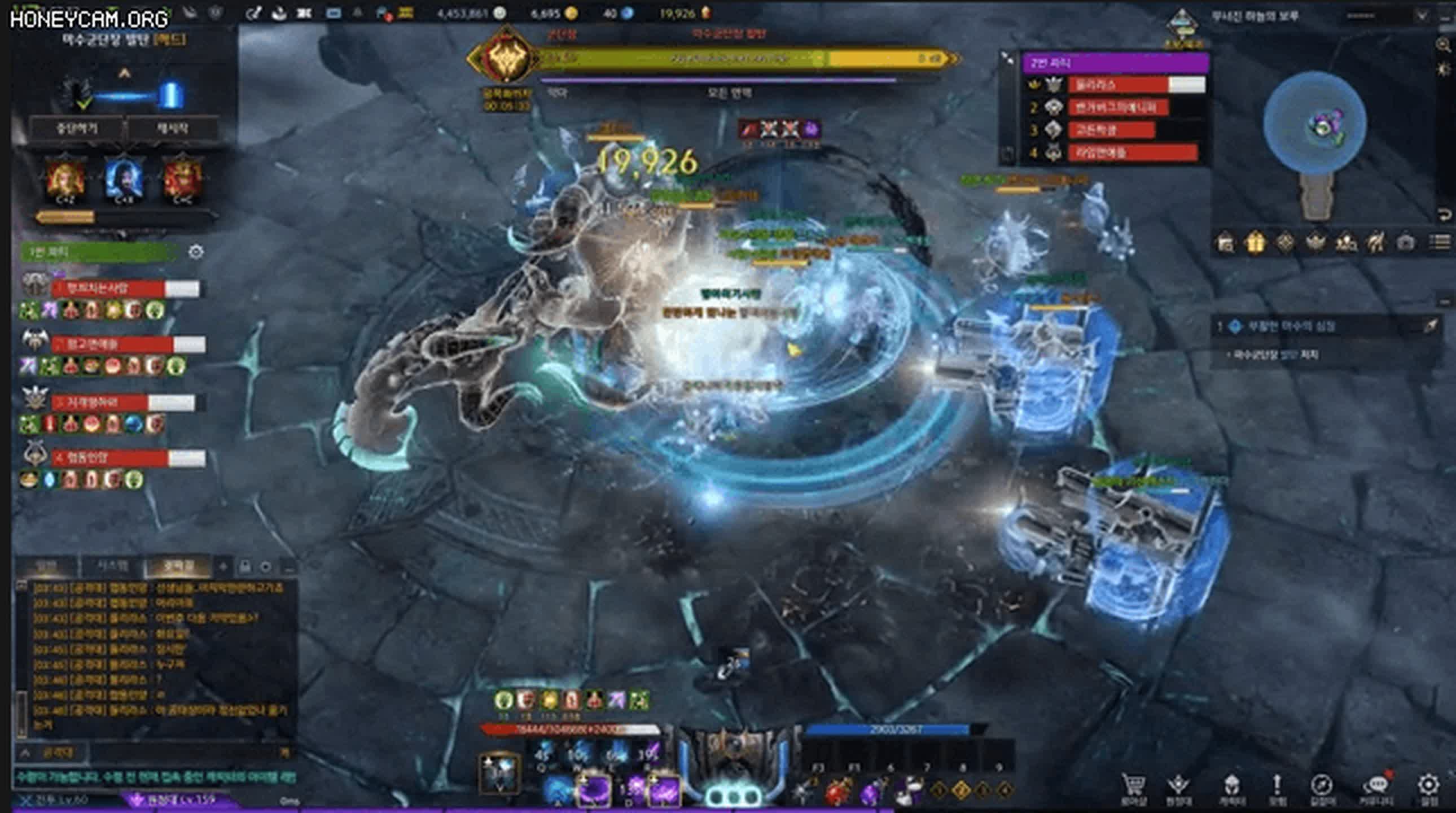Open the community speech bubble menu
Viewport: 1456px width, 813px height.
point(1378,786)
